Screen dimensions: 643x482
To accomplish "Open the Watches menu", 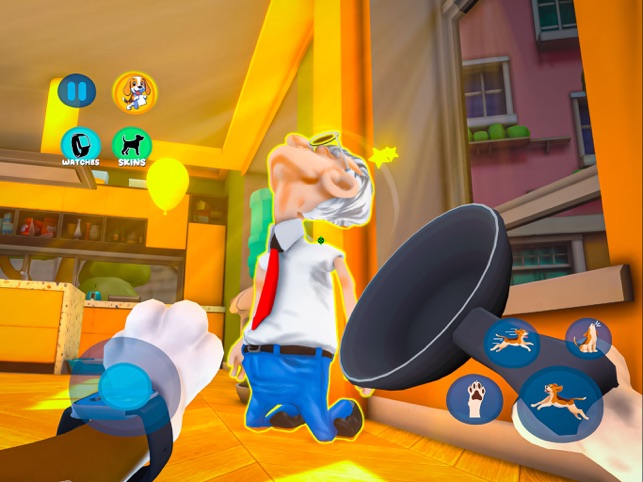I will tap(80, 145).
